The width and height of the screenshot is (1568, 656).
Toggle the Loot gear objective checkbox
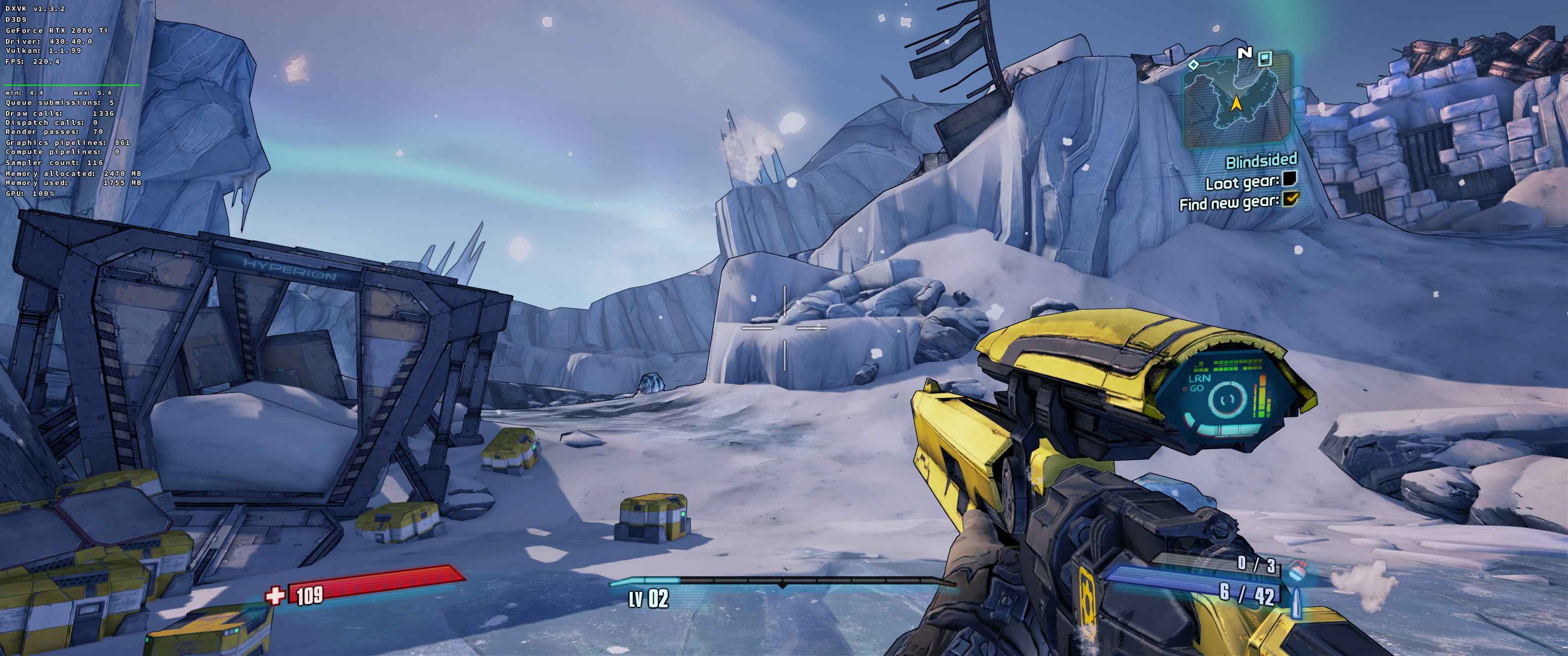[x=1289, y=179]
